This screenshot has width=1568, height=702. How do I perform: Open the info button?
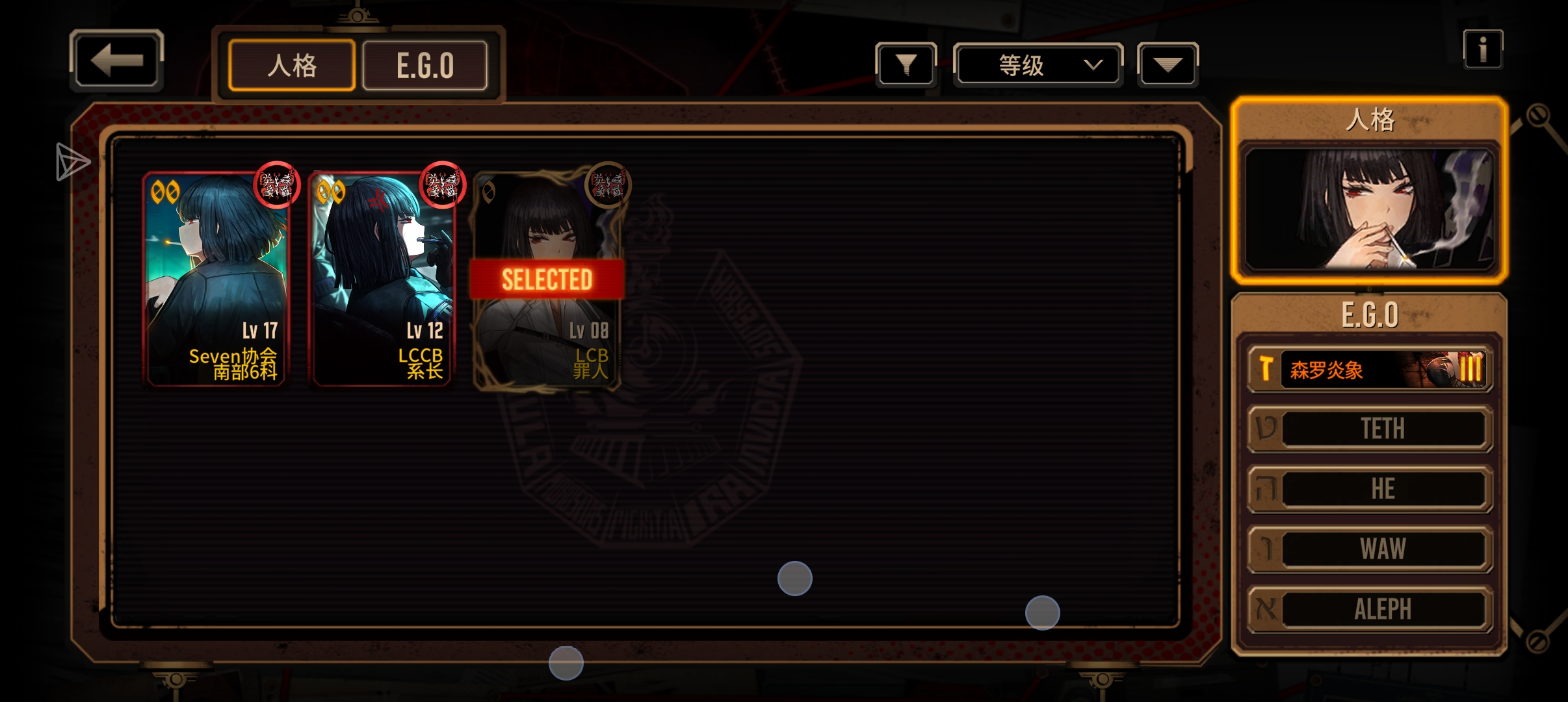pos(1483,49)
